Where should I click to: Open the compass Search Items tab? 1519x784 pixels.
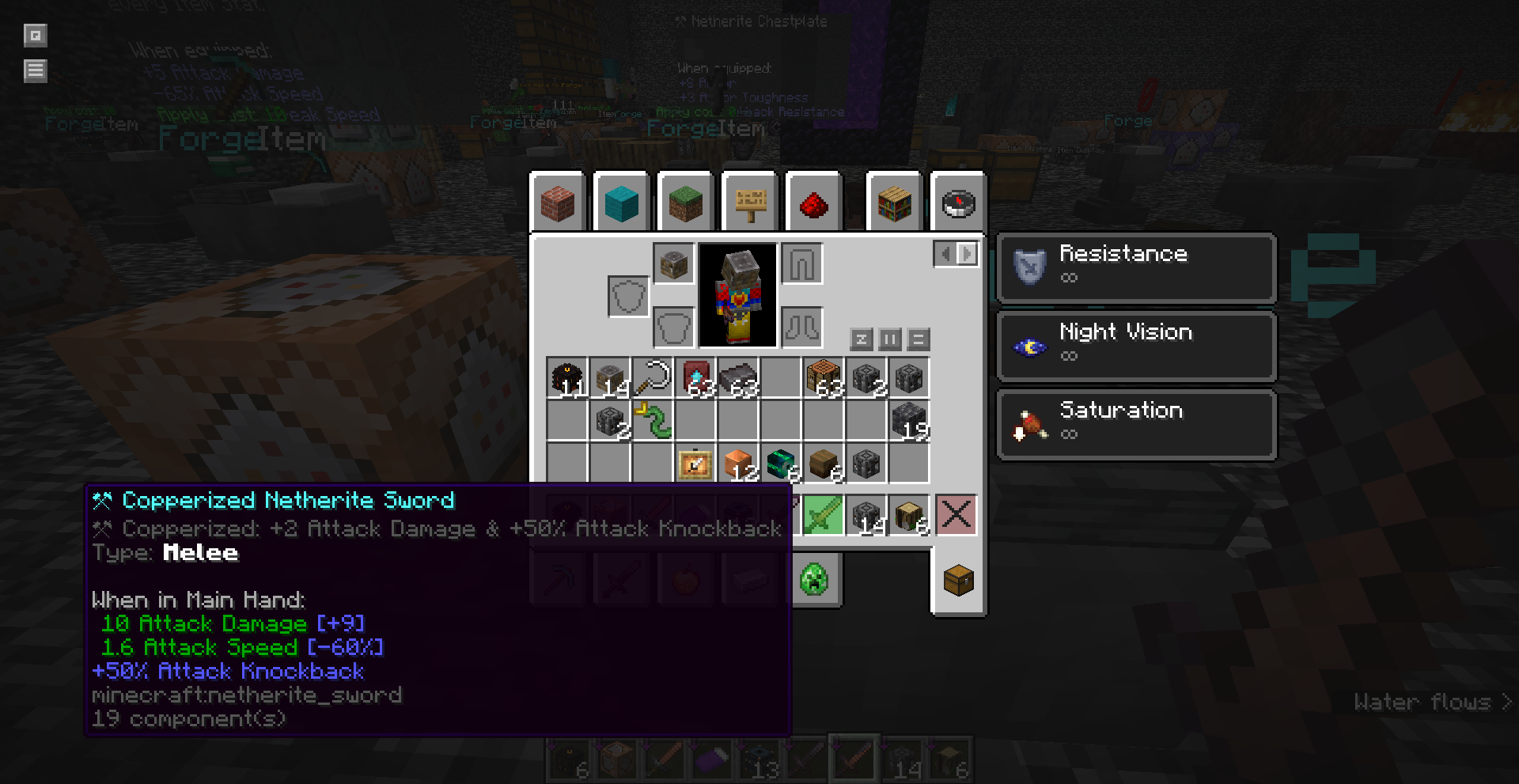(x=958, y=203)
